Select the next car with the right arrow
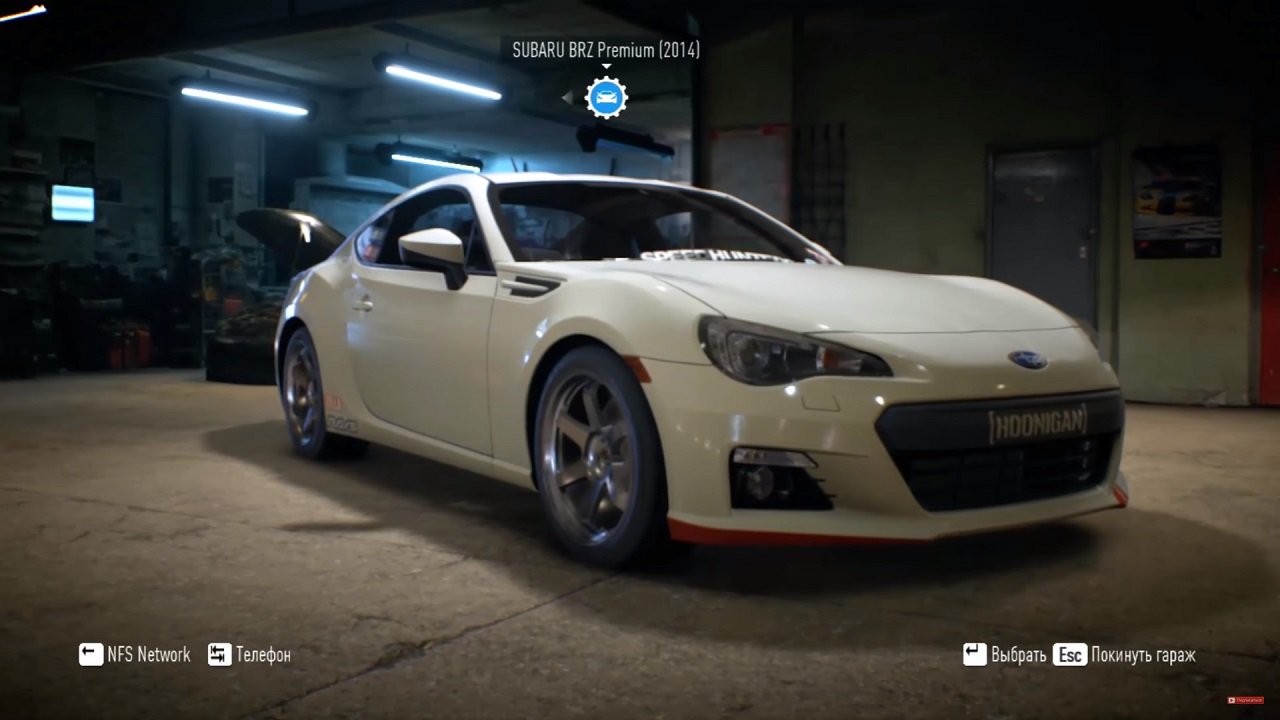1280x720 pixels. click(x=645, y=96)
